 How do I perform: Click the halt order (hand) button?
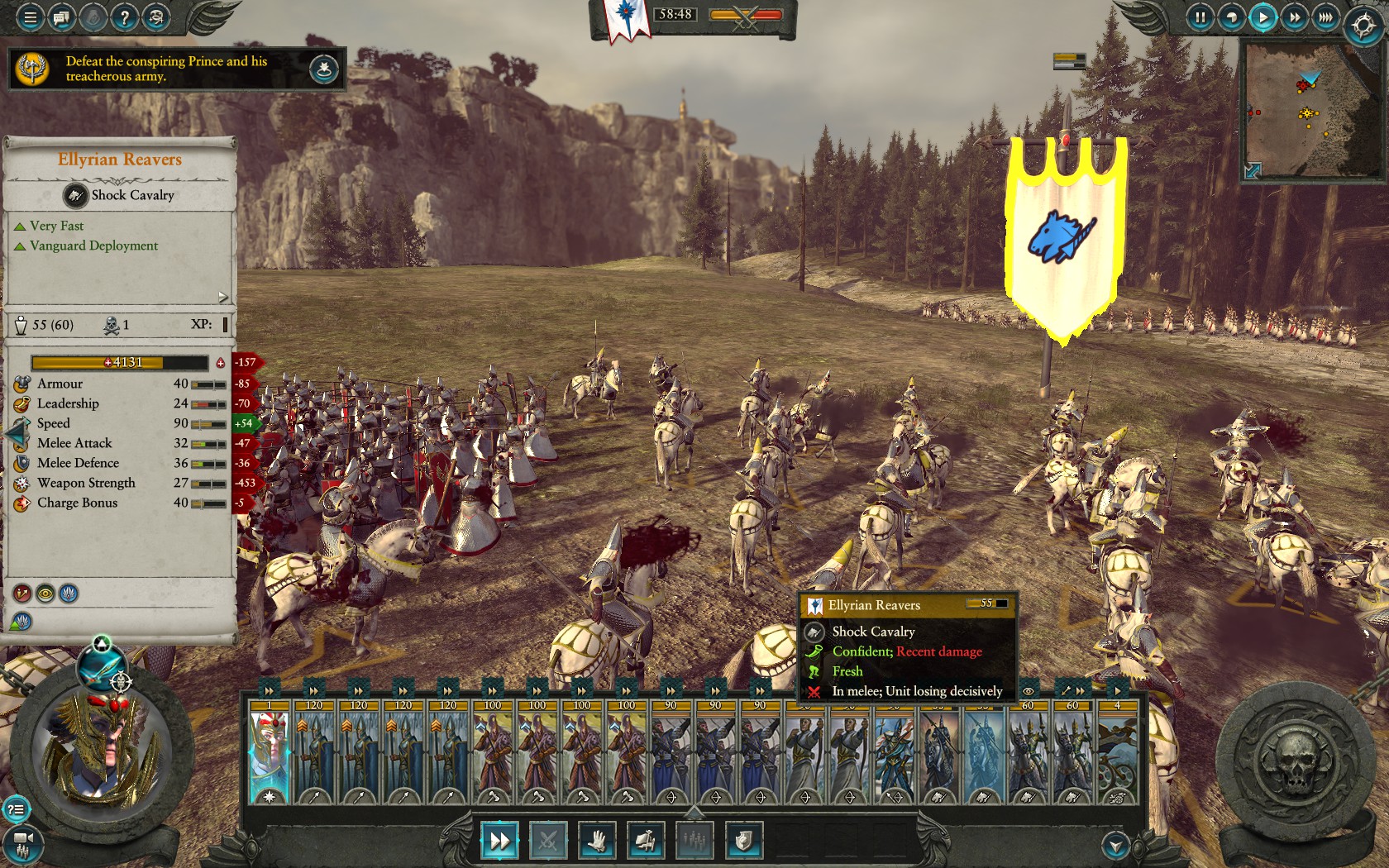point(597,841)
